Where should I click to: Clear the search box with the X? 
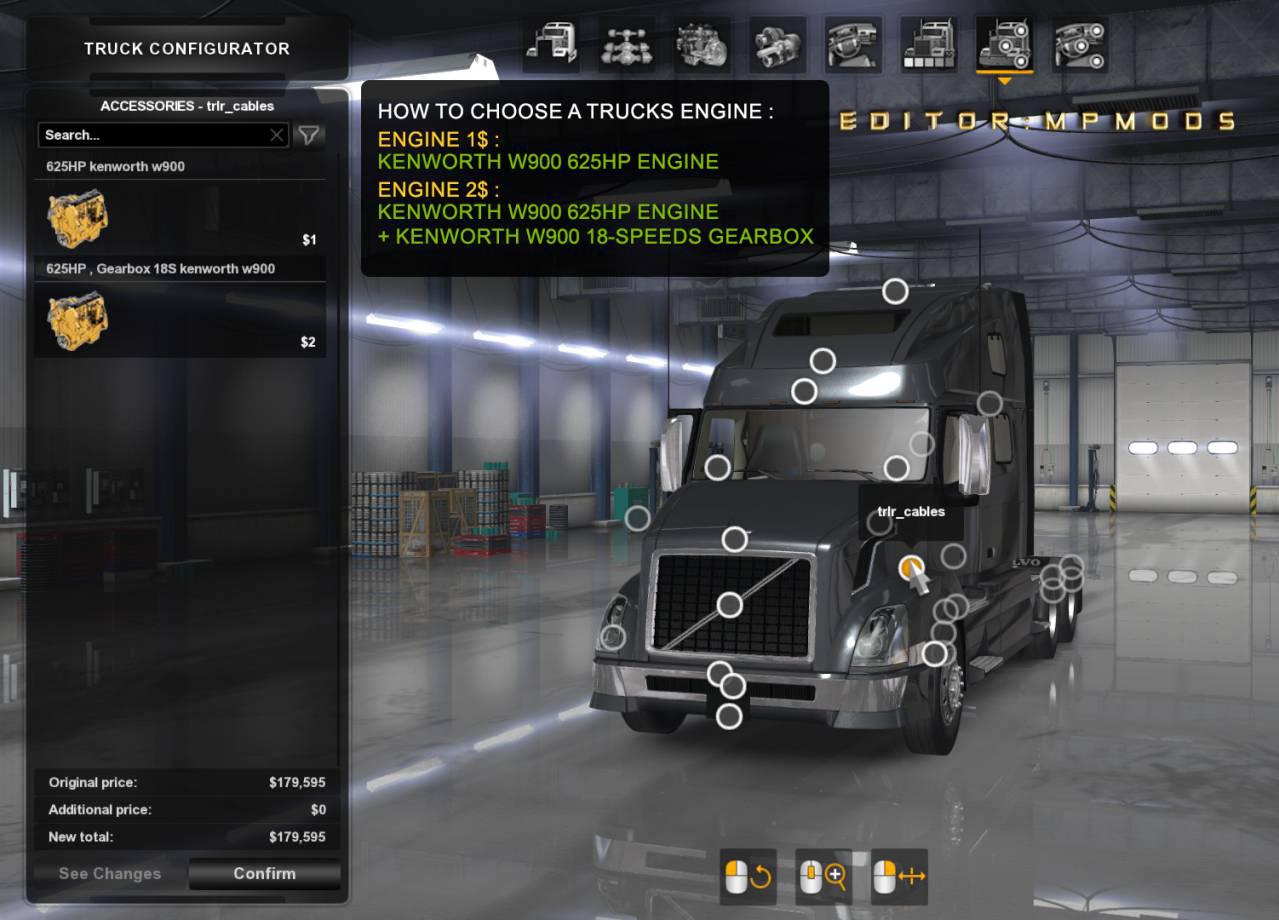(277, 135)
